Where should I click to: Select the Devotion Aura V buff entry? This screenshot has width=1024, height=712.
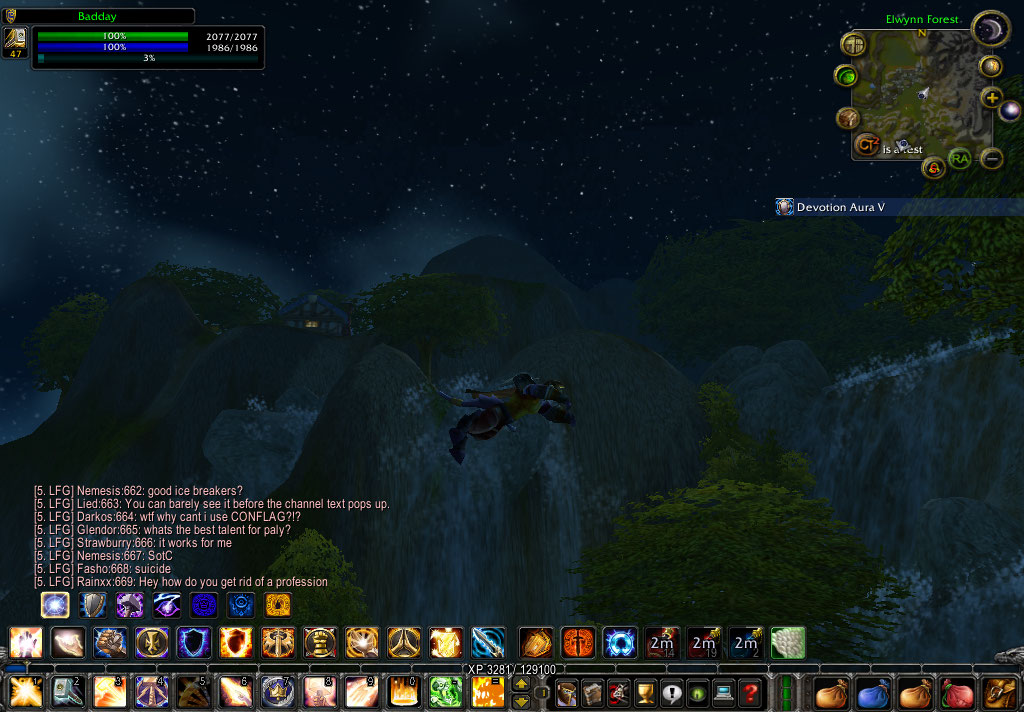click(x=840, y=207)
